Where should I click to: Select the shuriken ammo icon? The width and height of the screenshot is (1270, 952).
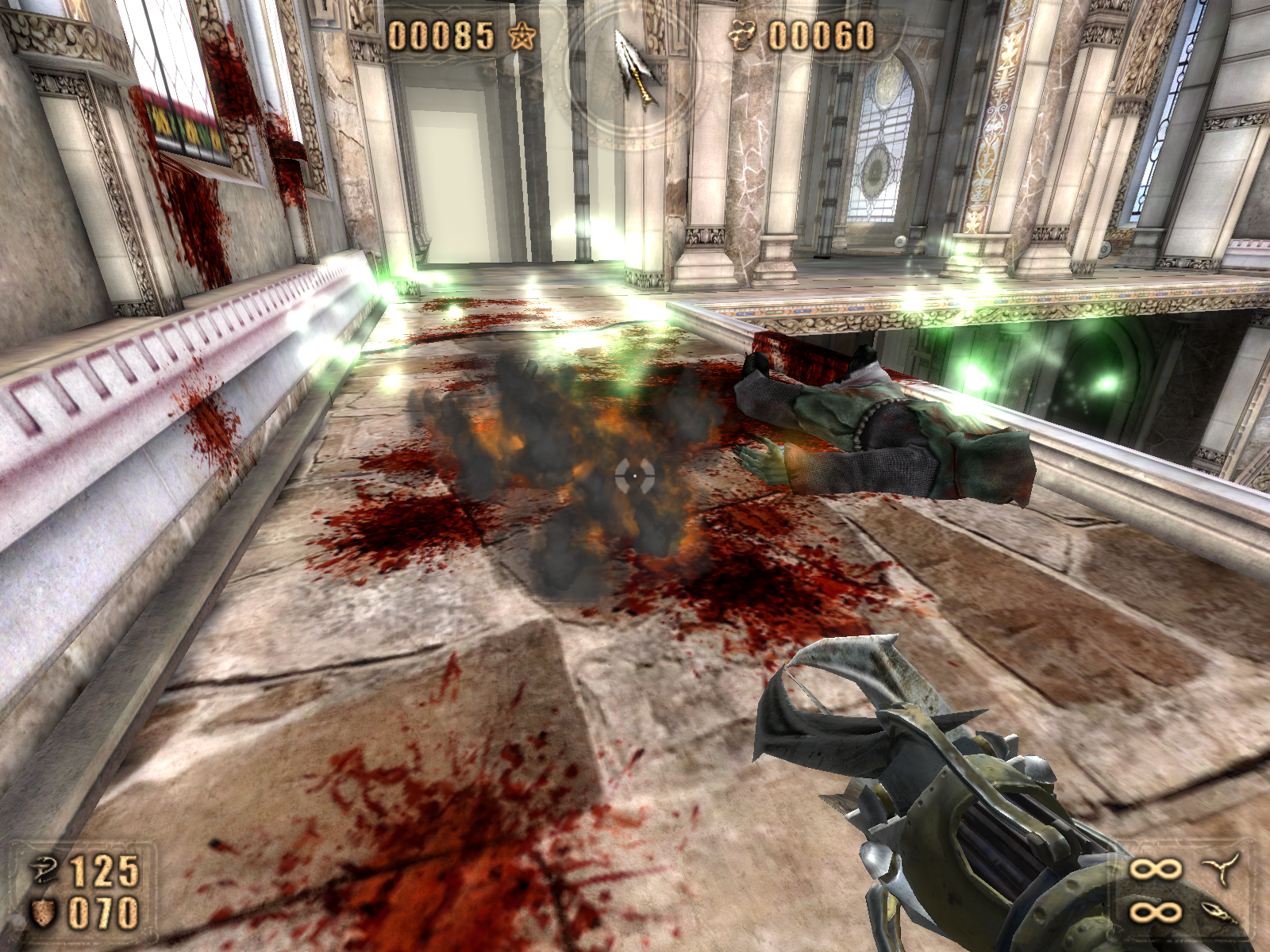tap(1222, 869)
